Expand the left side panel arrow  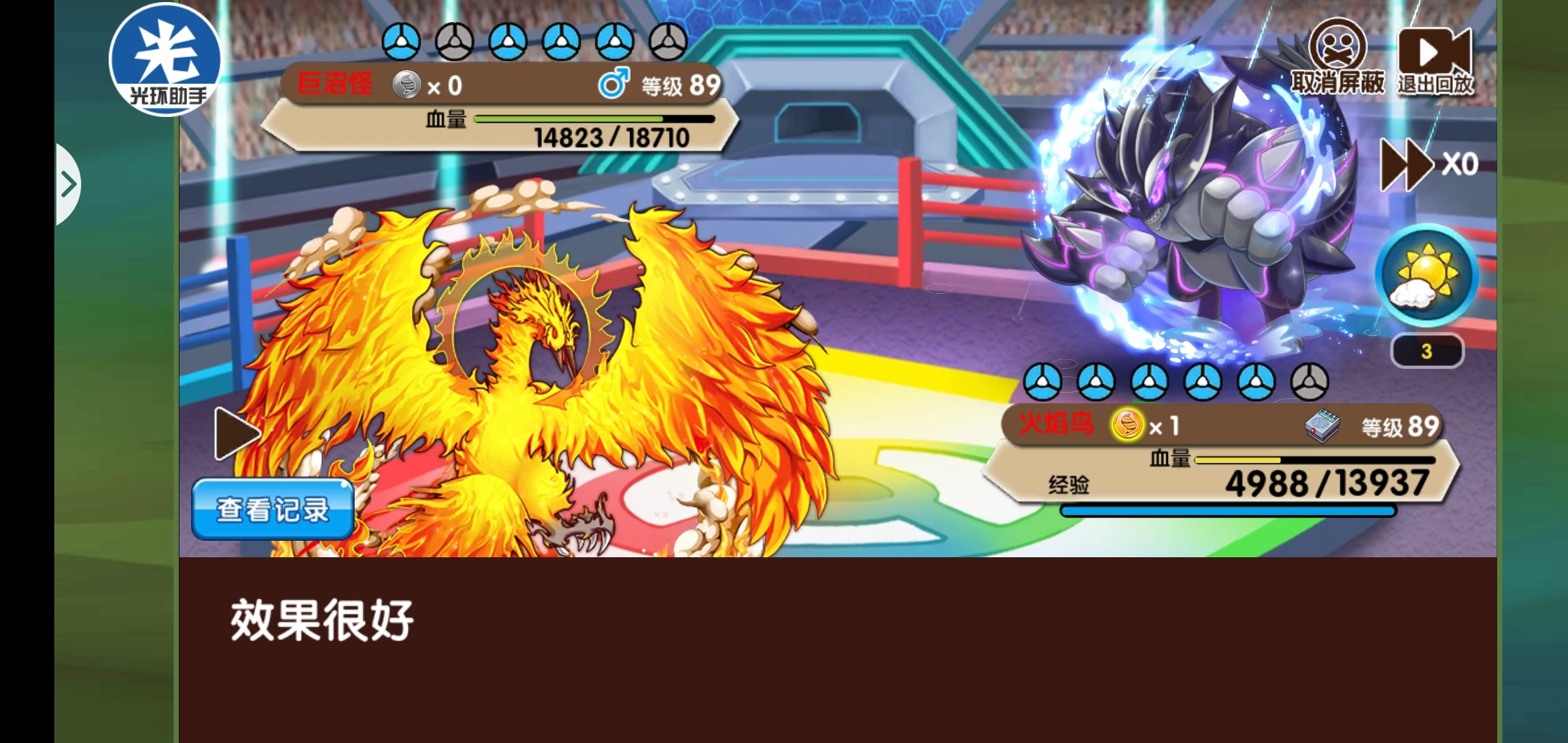pyautogui.click(x=68, y=184)
